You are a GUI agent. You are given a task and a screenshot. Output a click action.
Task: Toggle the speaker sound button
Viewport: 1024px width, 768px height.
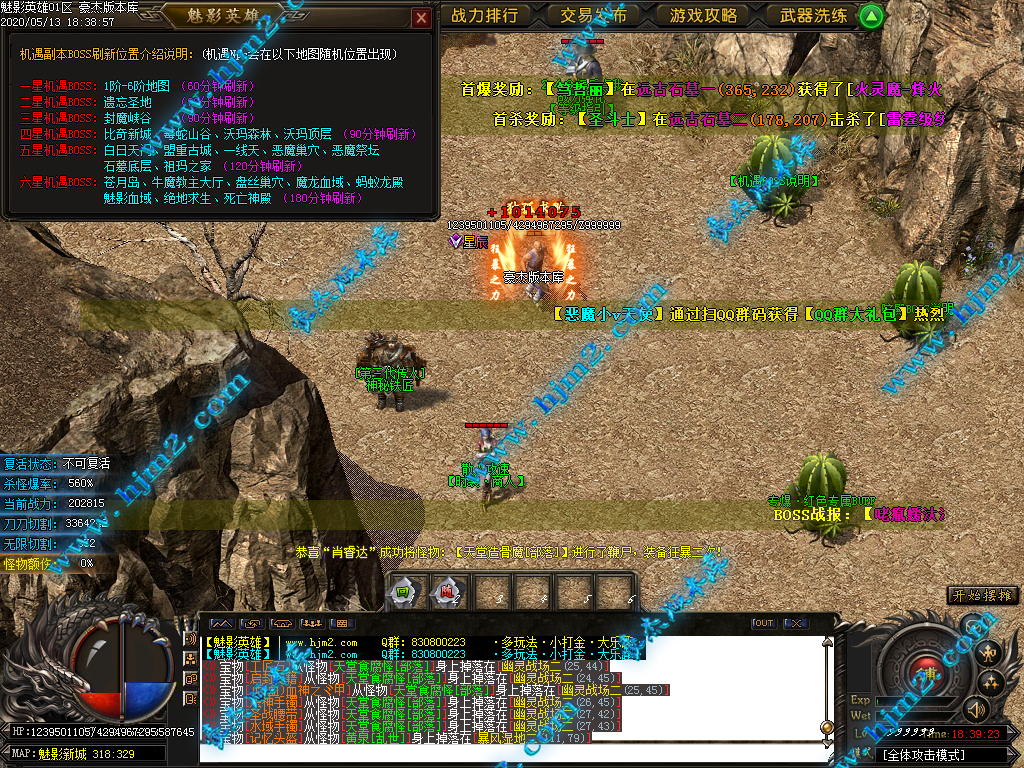tap(975, 709)
